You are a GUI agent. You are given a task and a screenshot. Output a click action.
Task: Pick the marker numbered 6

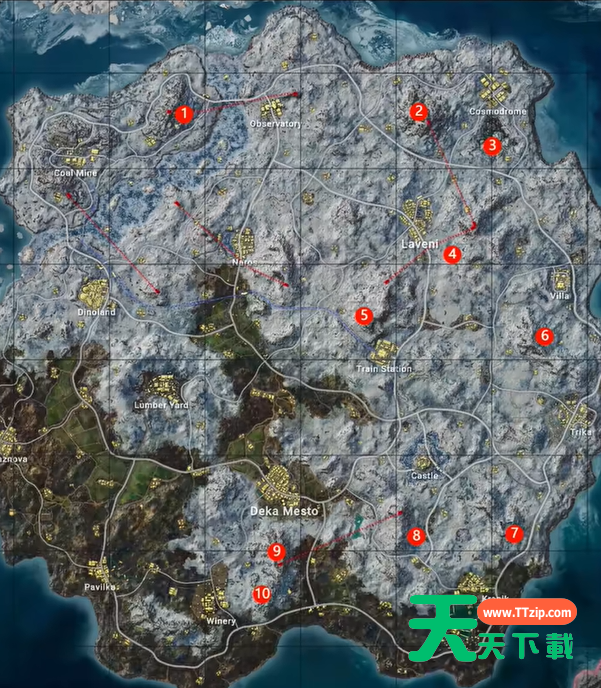pos(544,336)
